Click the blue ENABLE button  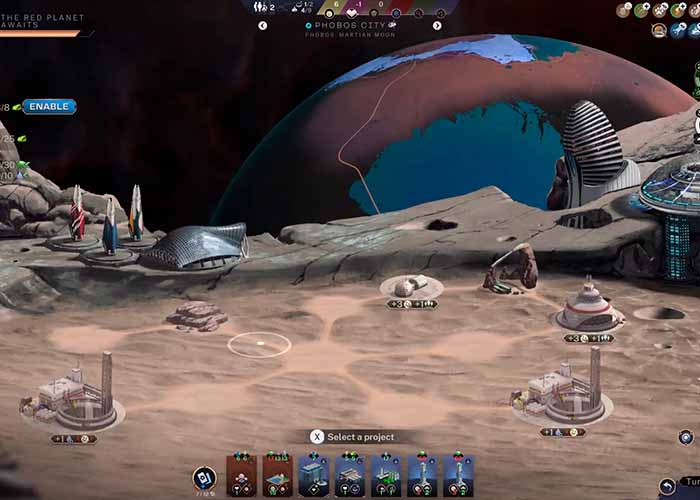[49, 107]
